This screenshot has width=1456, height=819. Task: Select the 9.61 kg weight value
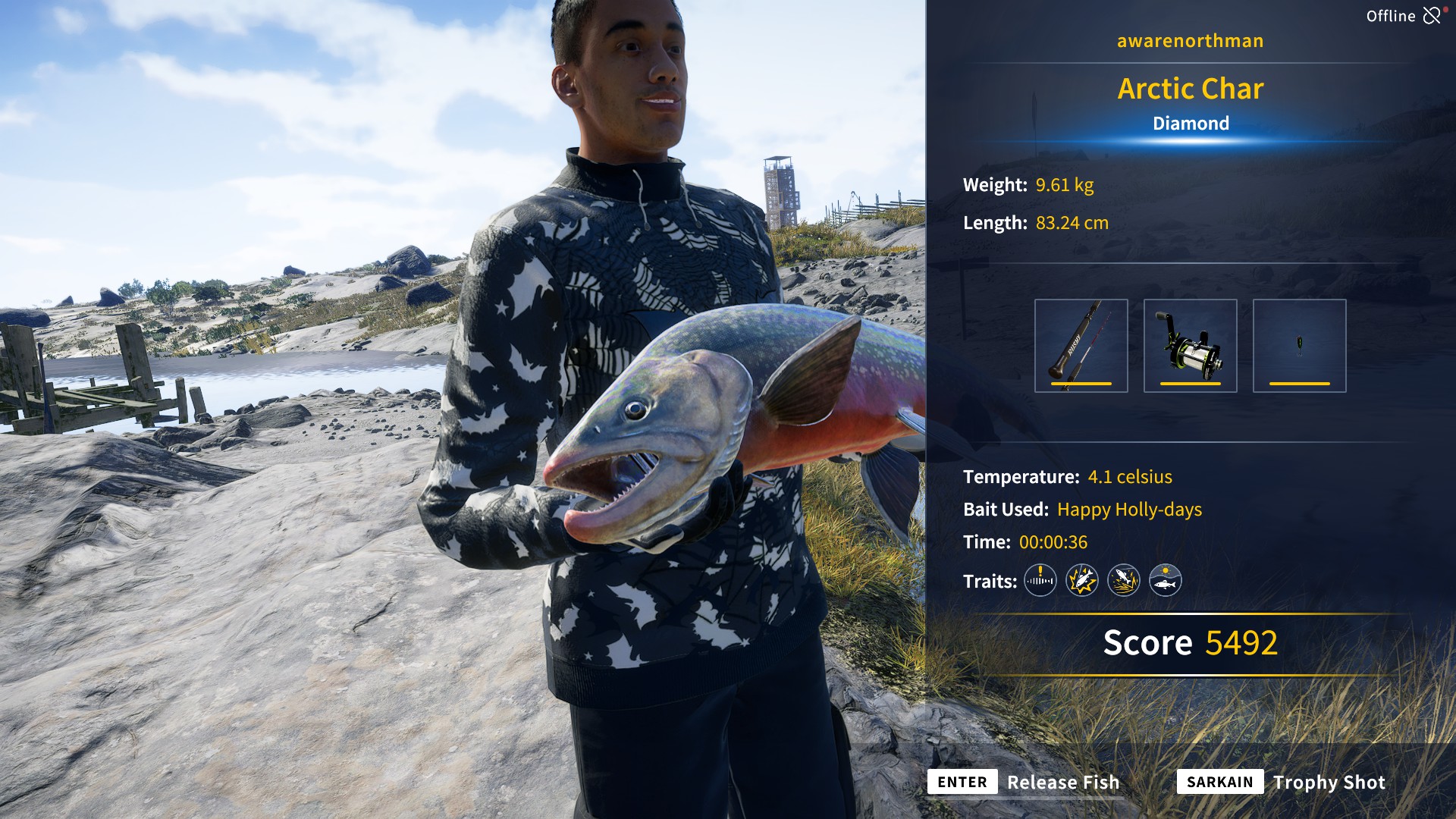click(1064, 184)
